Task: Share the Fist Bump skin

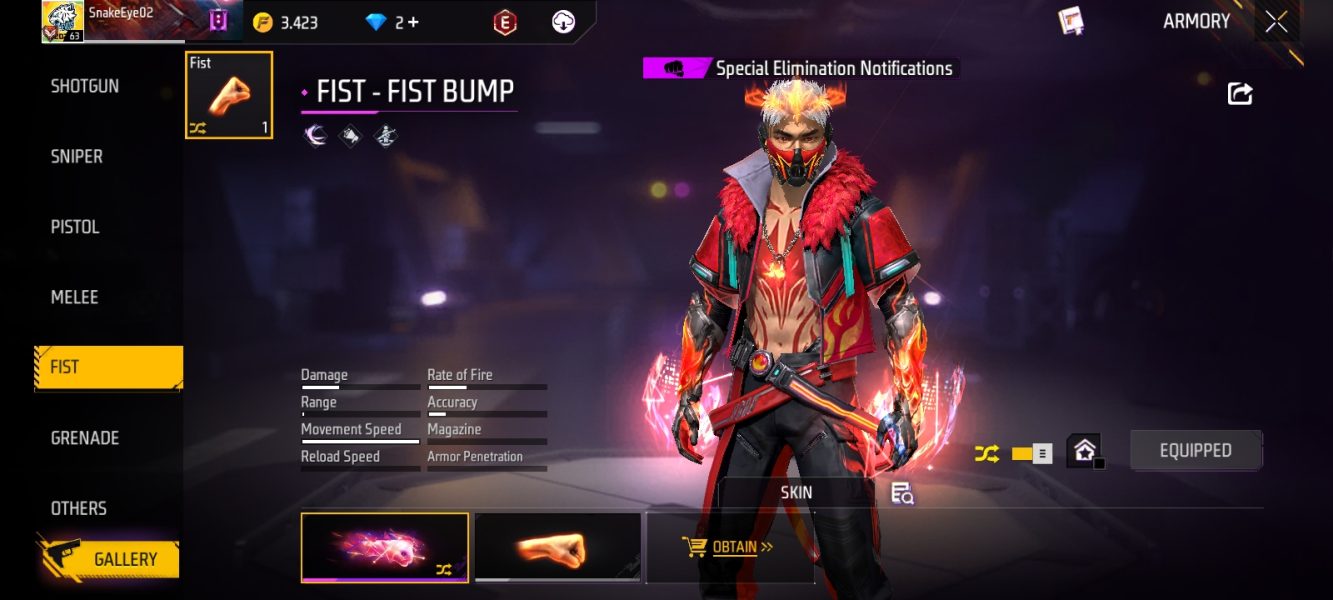Action: pyautogui.click(x=1240, y=94)
